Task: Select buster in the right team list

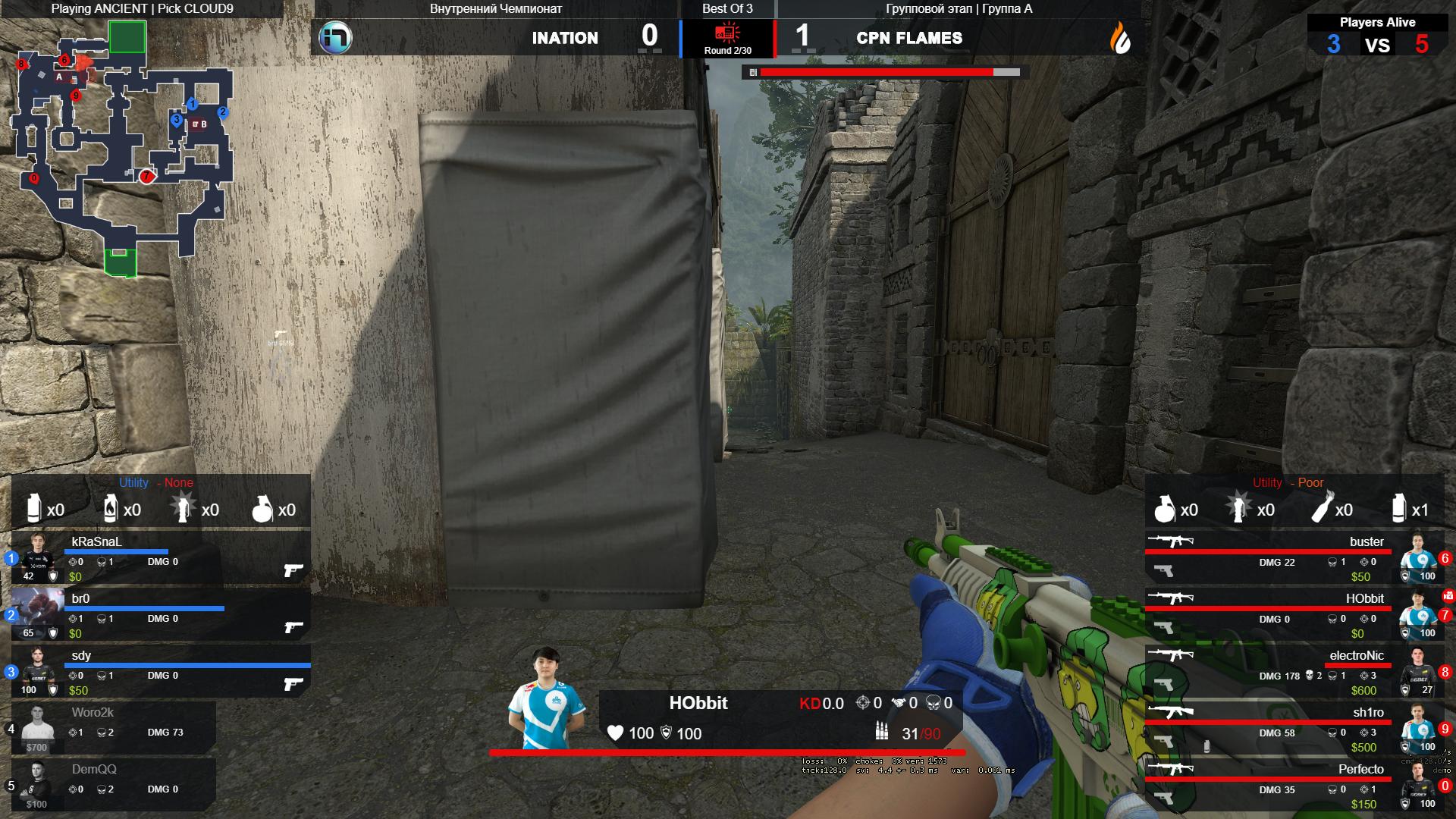Action: [x=1293, y=557]
